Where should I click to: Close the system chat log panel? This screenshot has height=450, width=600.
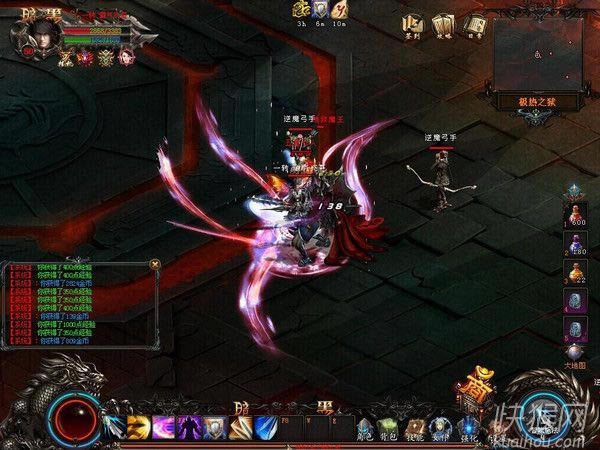tap(154, 264)
